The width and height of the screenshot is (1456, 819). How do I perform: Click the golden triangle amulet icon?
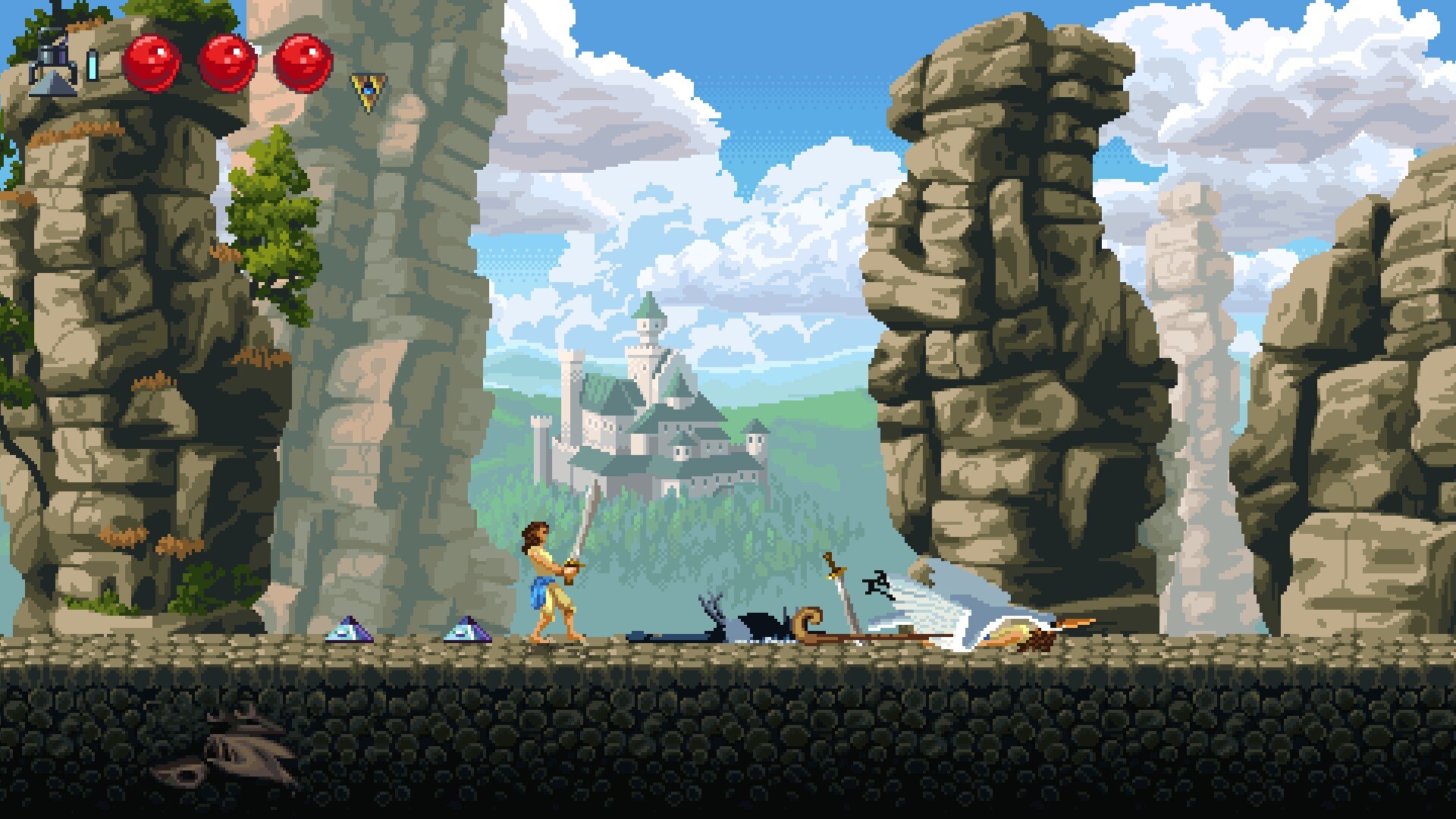[368, 91]
